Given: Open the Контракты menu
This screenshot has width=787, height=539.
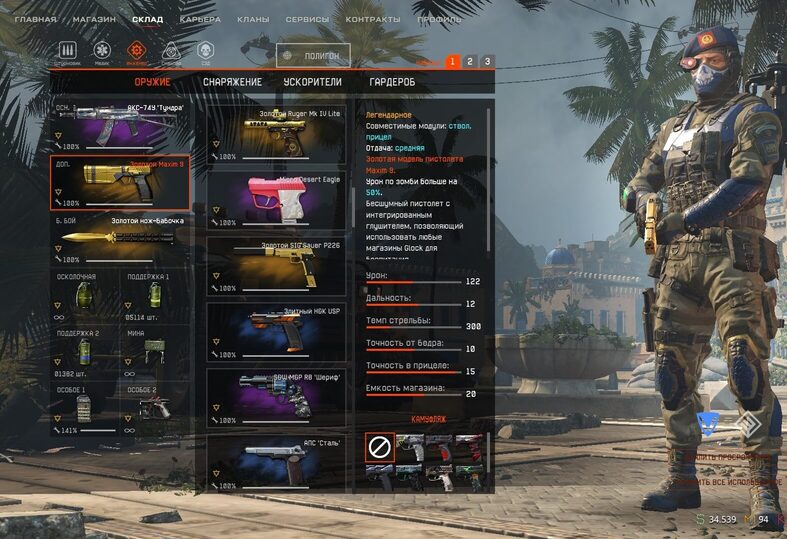Looking at the screenshot, I should [373, 19].
